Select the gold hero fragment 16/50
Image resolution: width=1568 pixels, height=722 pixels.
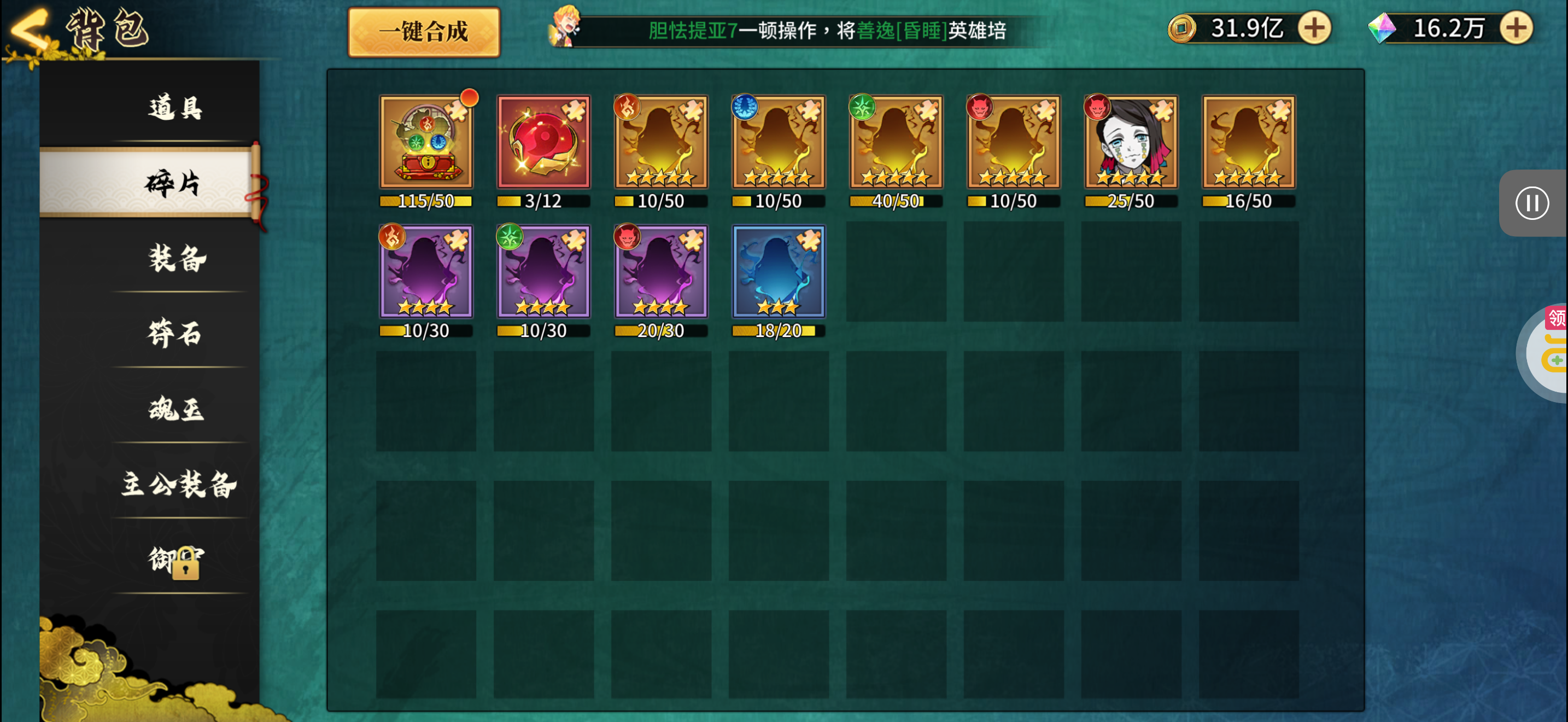1248,142
